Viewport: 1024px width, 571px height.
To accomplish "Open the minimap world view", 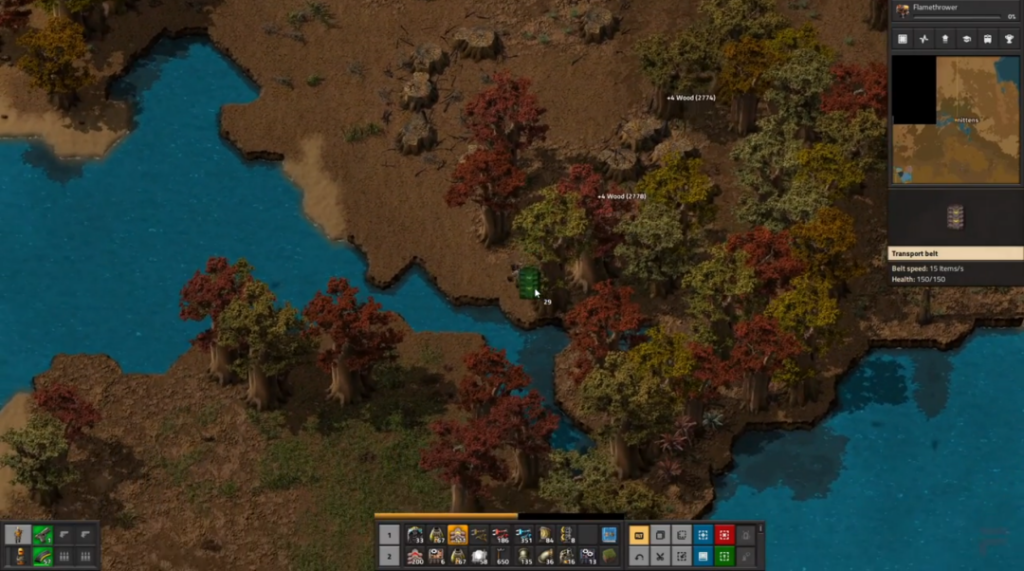I will point(955,119).
